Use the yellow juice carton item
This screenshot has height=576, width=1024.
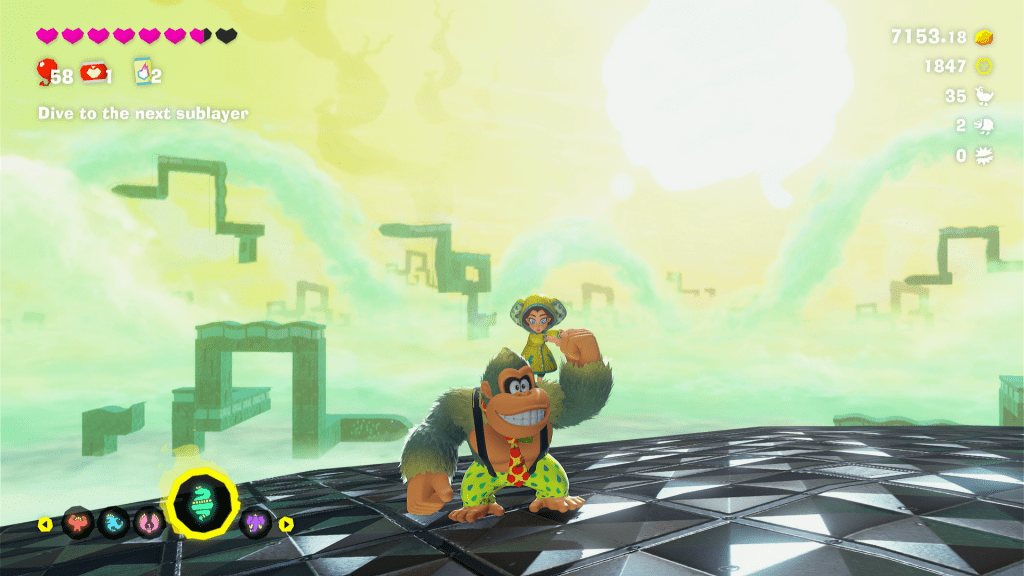143,71
